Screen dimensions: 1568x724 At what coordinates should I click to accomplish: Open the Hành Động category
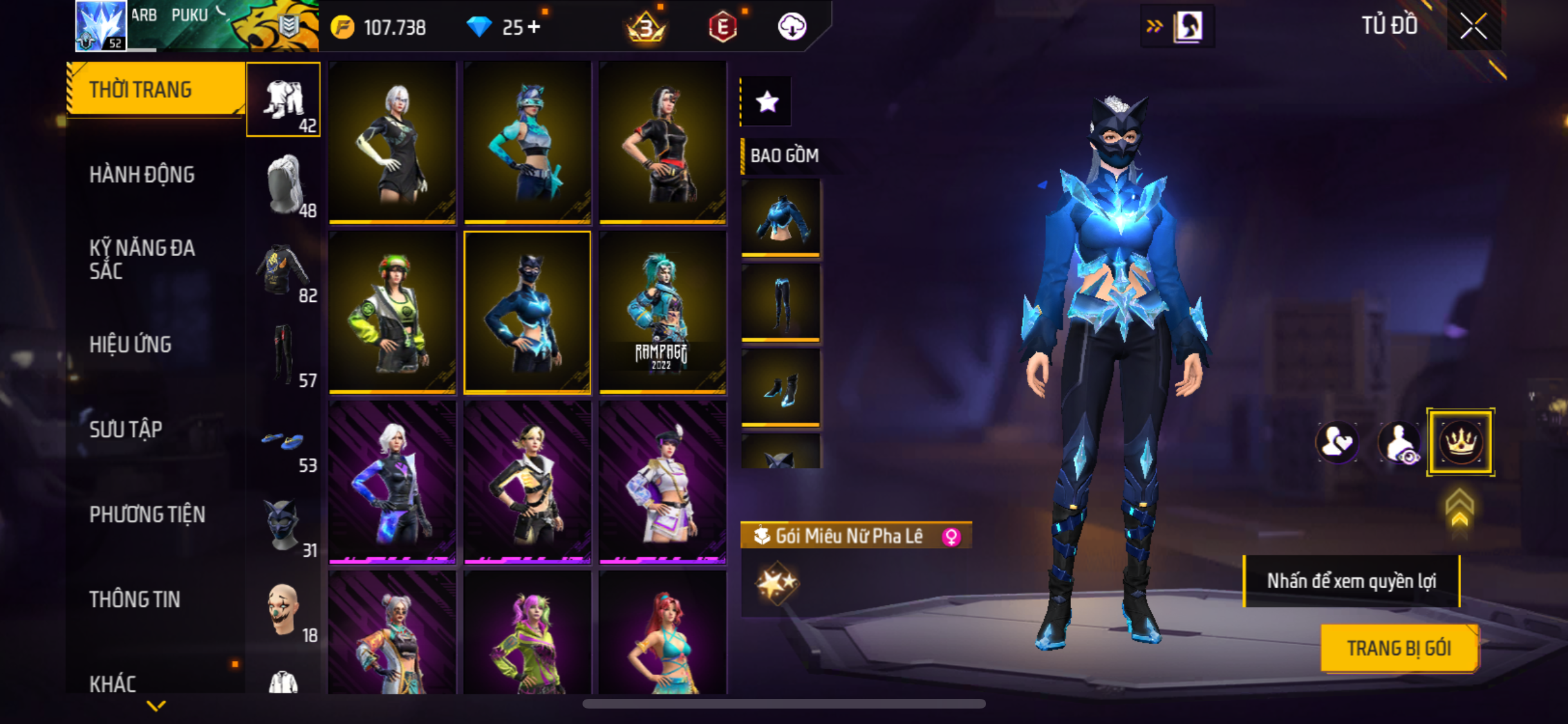(x=142, y=174)
